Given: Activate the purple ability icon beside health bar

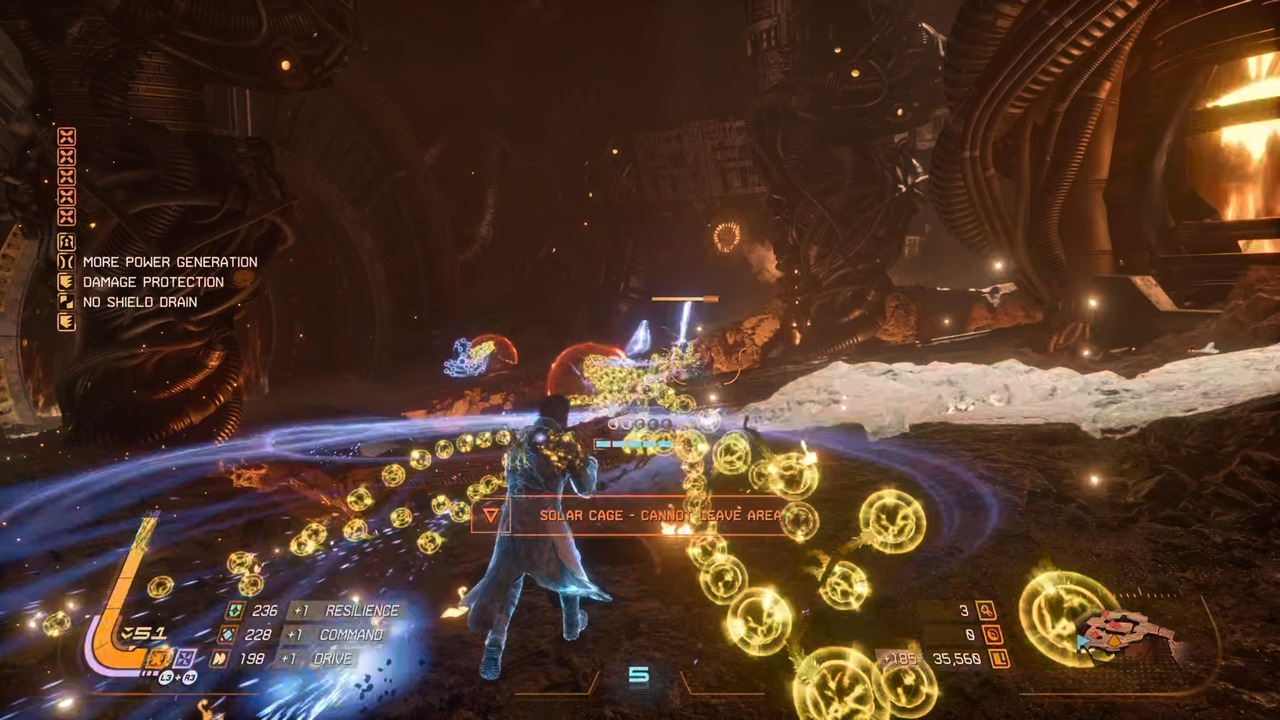Looking at the screenshot, I should click(184, 658).
